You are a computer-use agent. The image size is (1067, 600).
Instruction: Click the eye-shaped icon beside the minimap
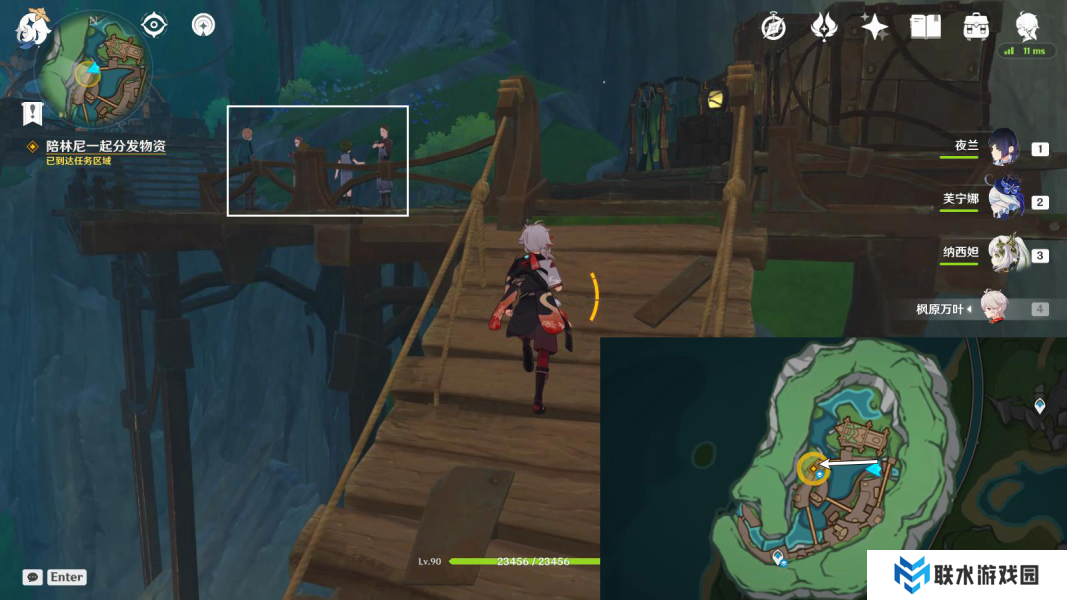(154, 24)
